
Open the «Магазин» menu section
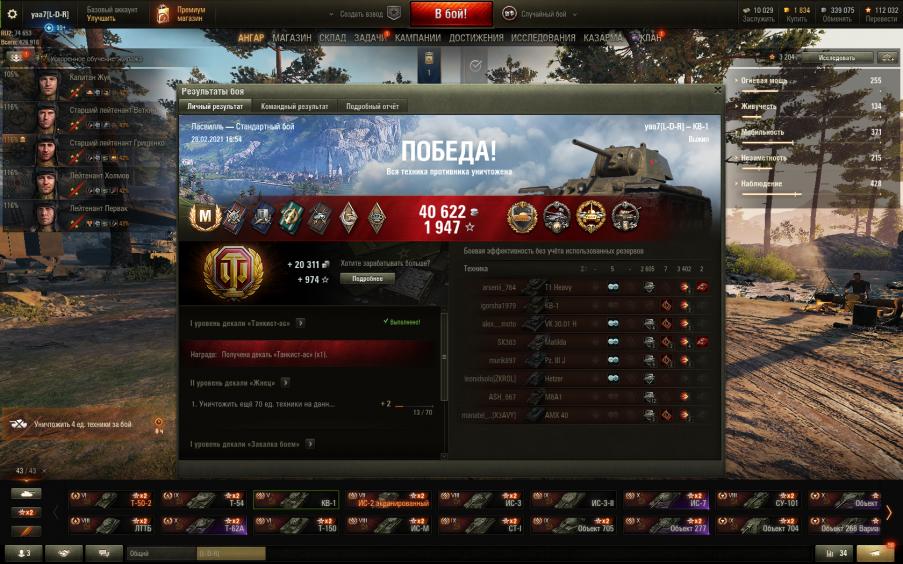coord(292,38)
